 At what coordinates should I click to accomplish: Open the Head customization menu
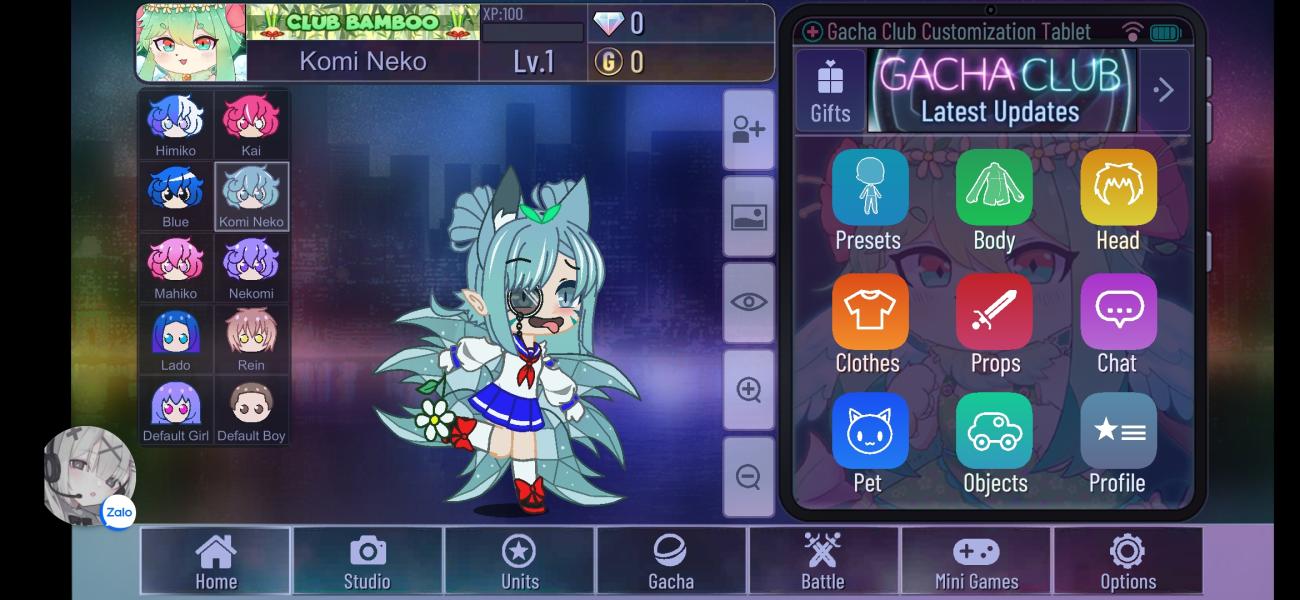pyautogui.click(x=1118, y=199)
